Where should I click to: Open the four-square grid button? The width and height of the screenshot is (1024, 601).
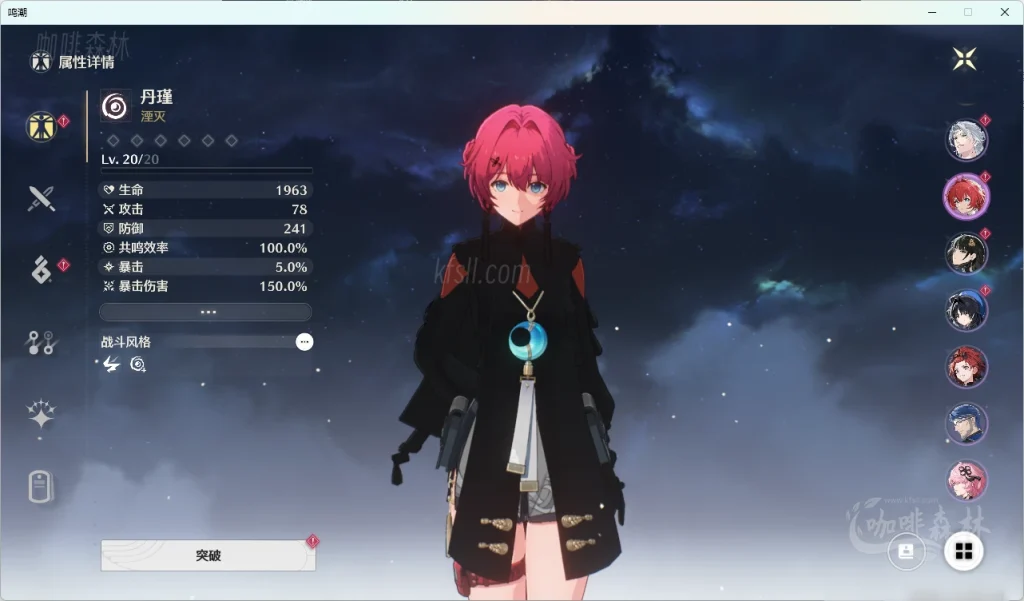964,551
